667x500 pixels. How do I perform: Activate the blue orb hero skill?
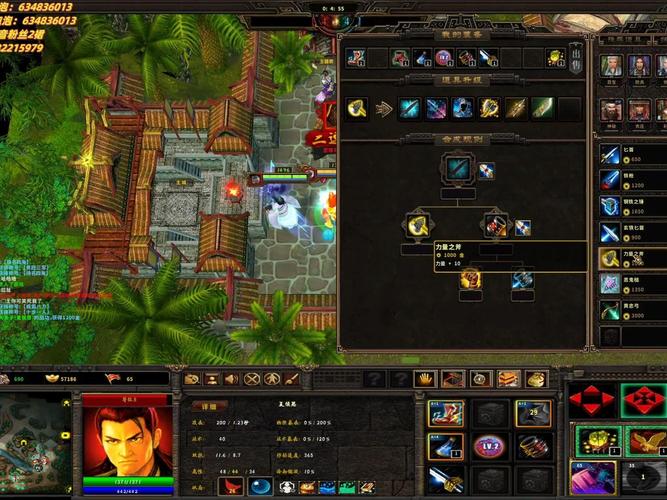click(260, 487)
